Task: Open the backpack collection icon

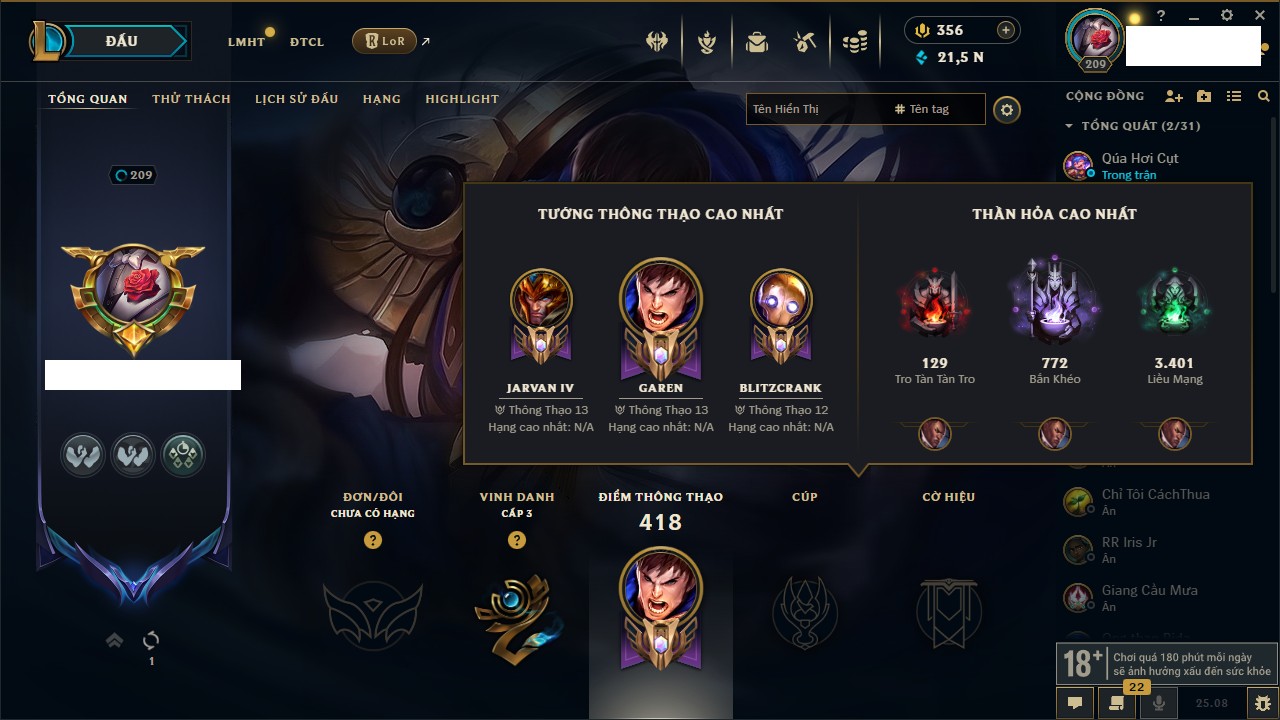Action: tap(757, 42)
